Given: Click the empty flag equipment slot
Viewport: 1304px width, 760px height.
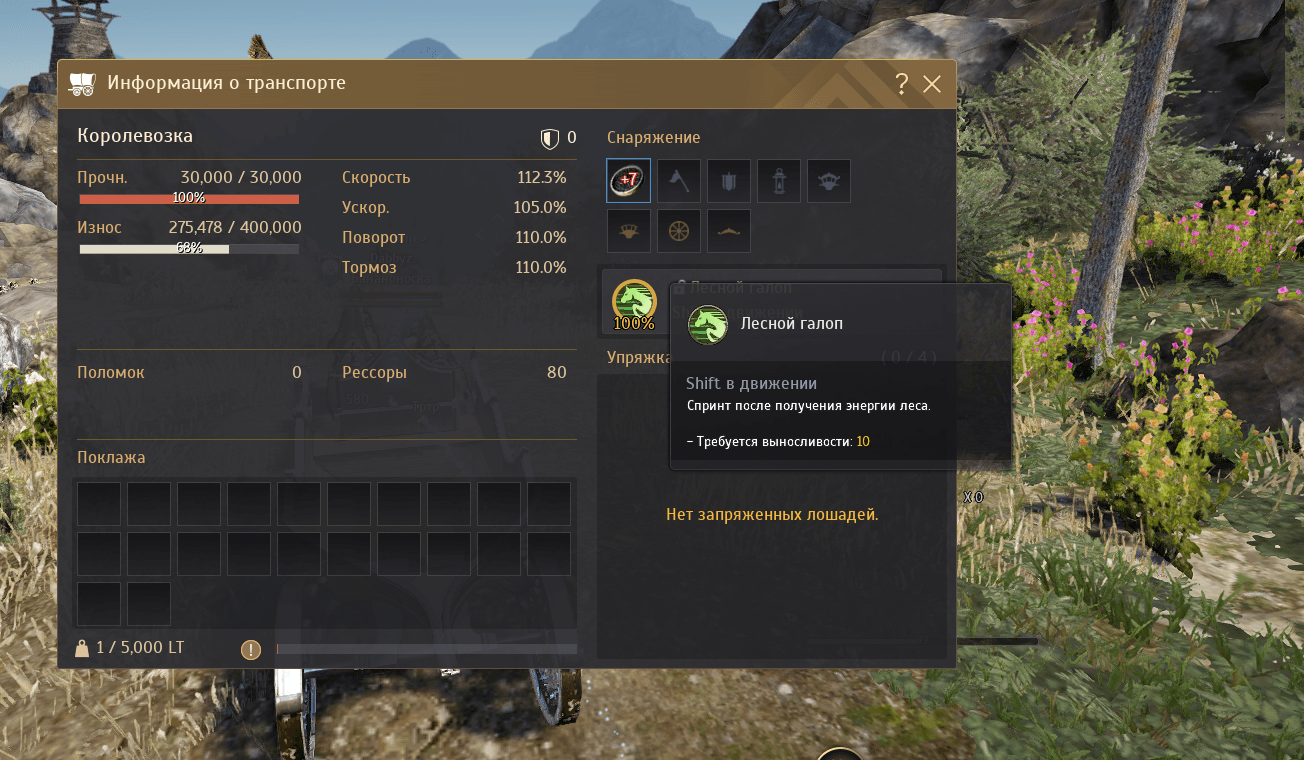Looking at the screenshot, I should [679, 181].
